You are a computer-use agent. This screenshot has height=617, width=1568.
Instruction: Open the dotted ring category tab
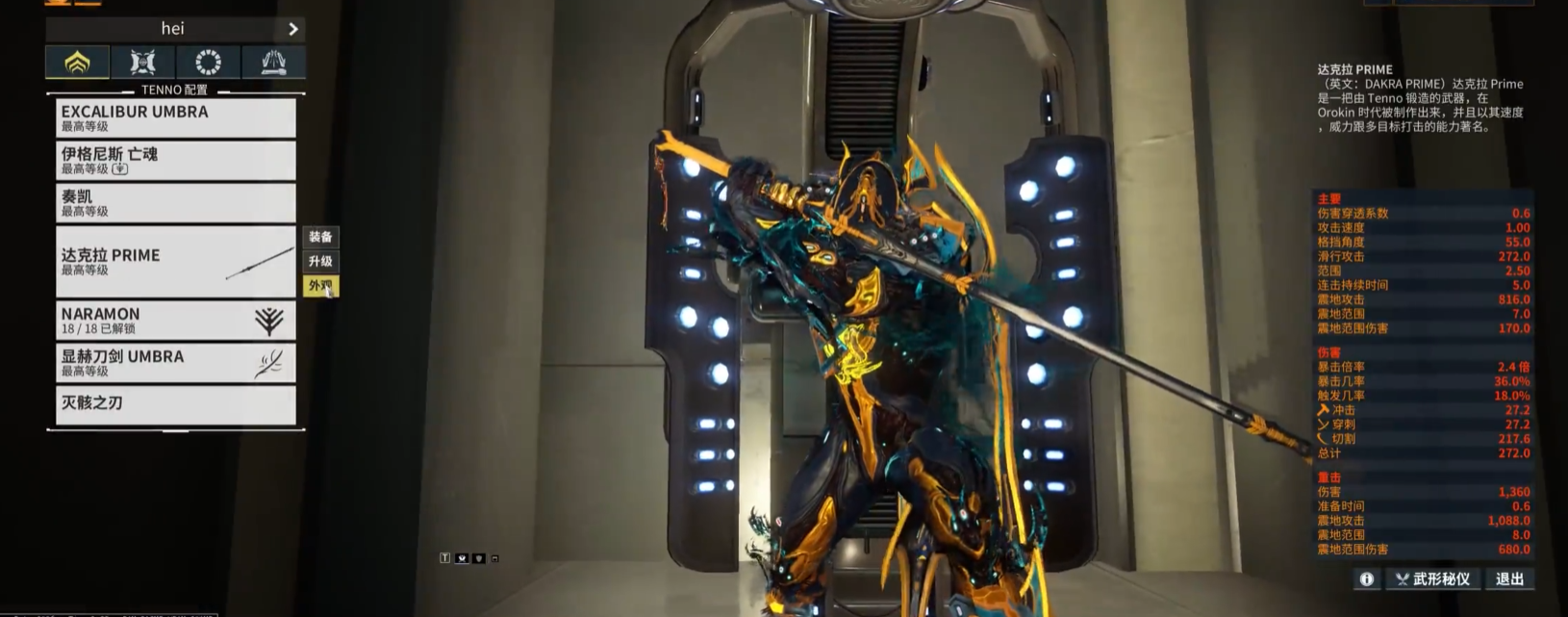tap(208, 63)
